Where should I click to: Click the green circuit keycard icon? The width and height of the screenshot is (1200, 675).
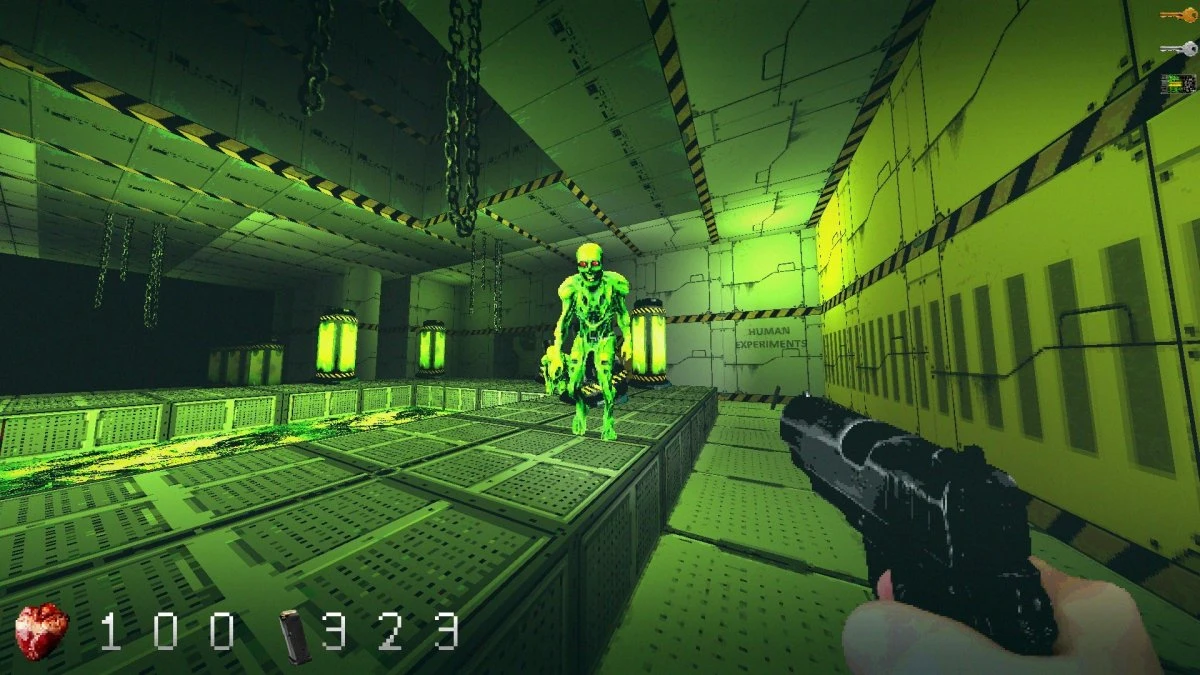pos(1179,84)
